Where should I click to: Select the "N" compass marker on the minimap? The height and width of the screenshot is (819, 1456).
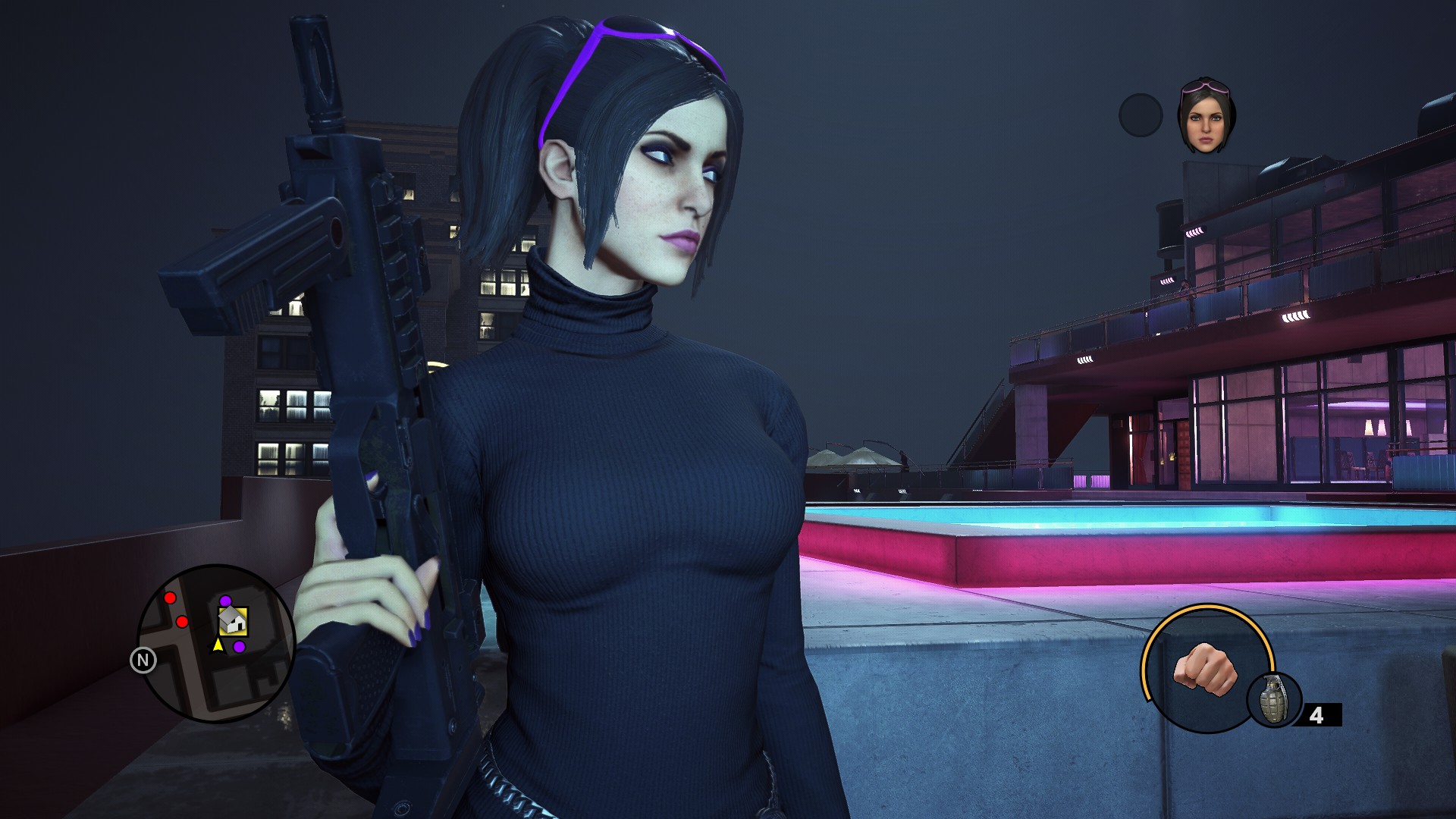[144, 658]
